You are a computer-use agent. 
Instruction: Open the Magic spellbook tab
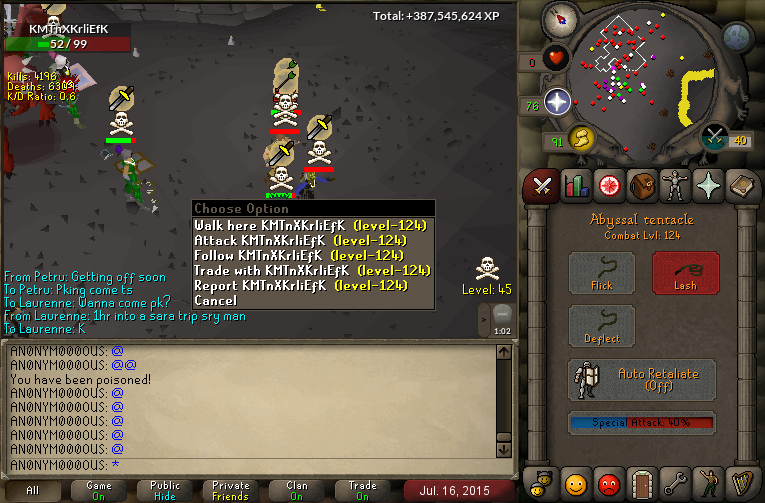tap(743, 186)
